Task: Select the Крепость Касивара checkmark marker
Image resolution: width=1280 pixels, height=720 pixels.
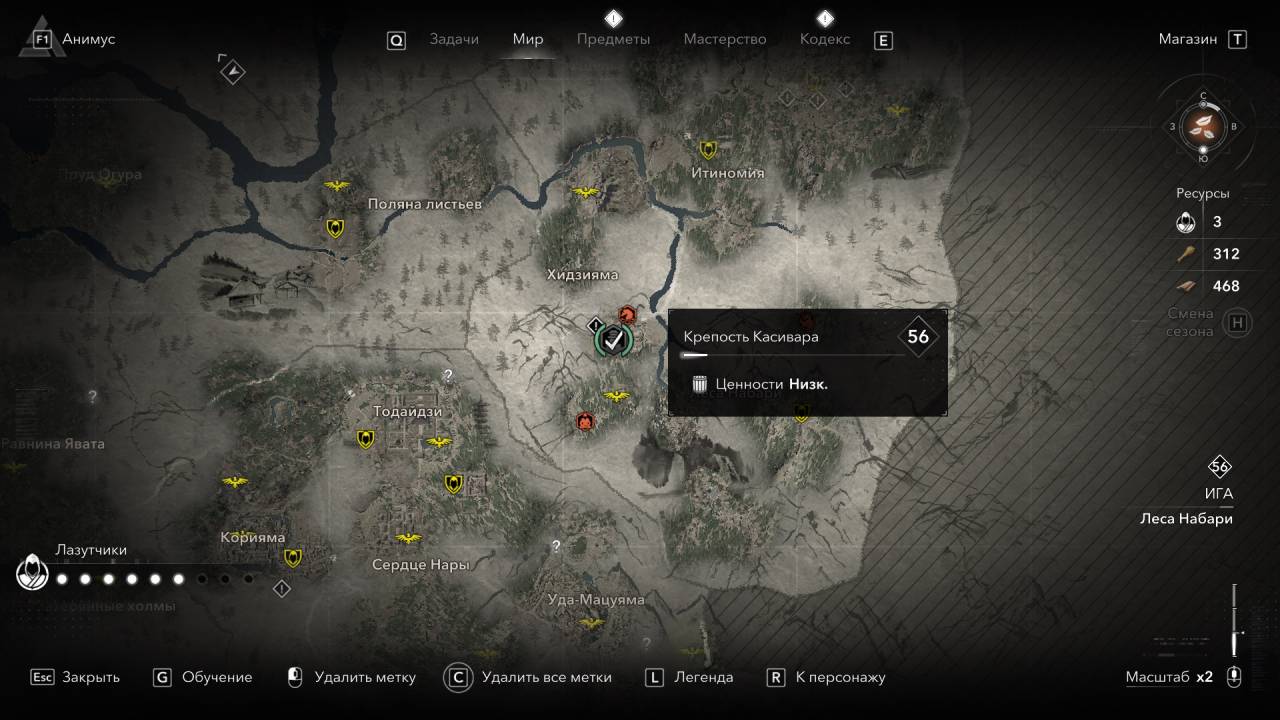Action: coord(612,341)
